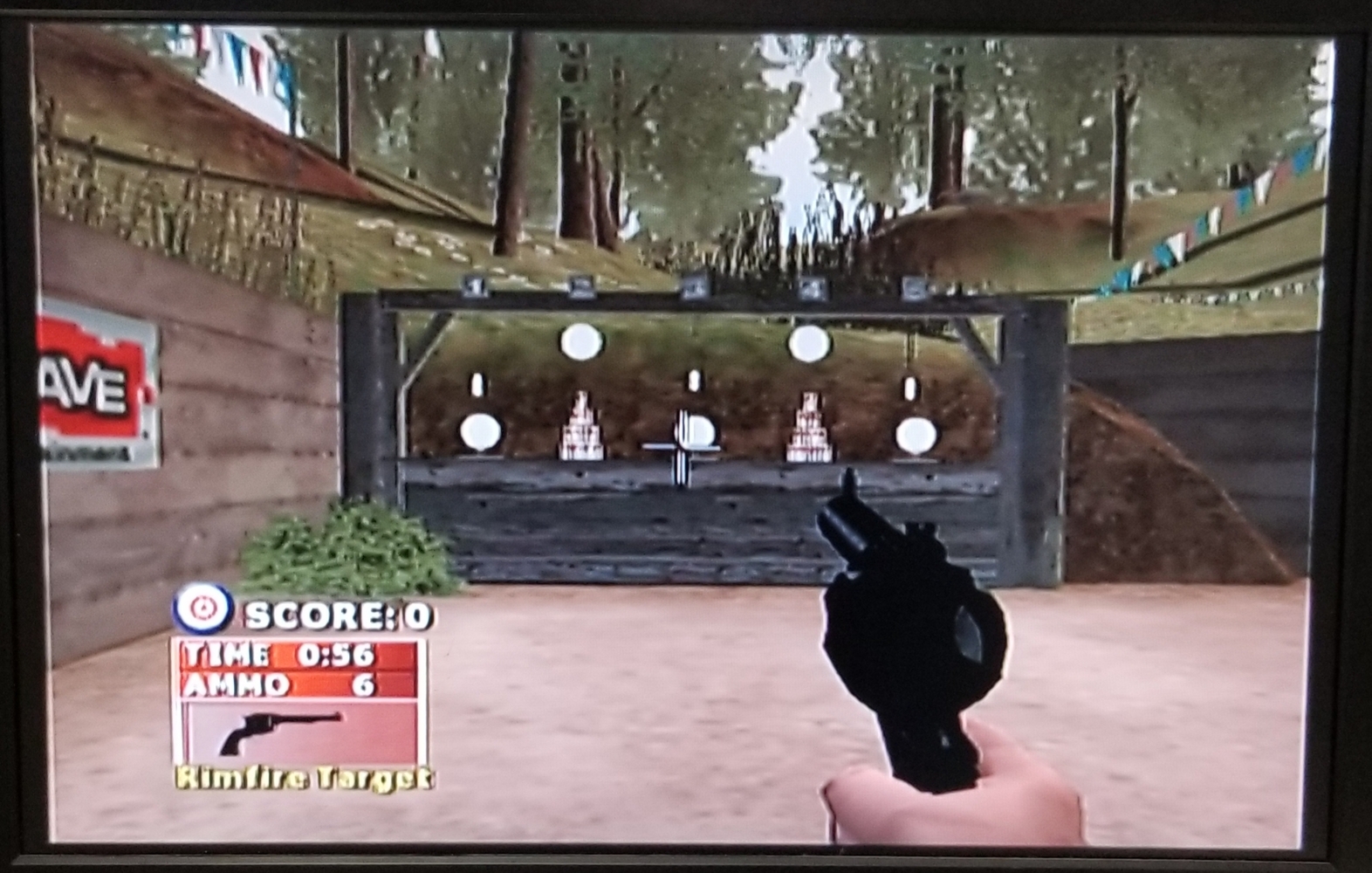
Task: Click the SCORE: 0 text
Action: click(334, 614)
